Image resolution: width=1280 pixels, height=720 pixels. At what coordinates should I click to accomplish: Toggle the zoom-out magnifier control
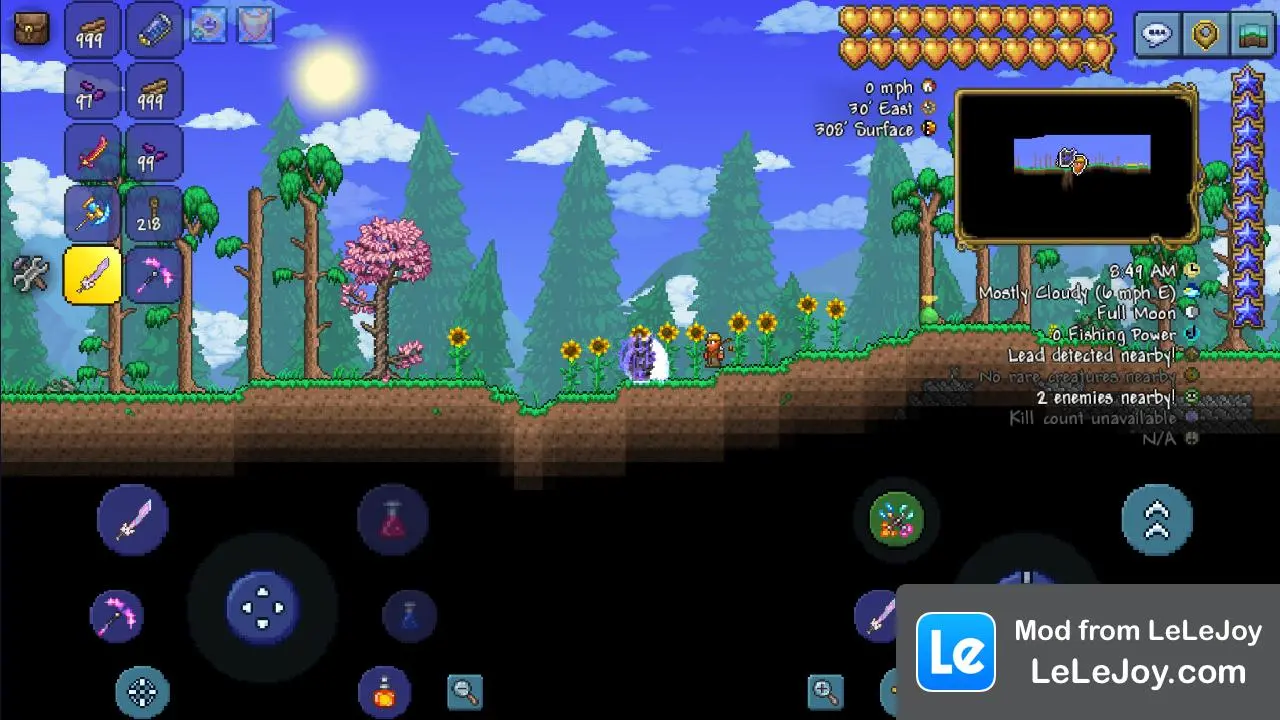coord(465,691)
